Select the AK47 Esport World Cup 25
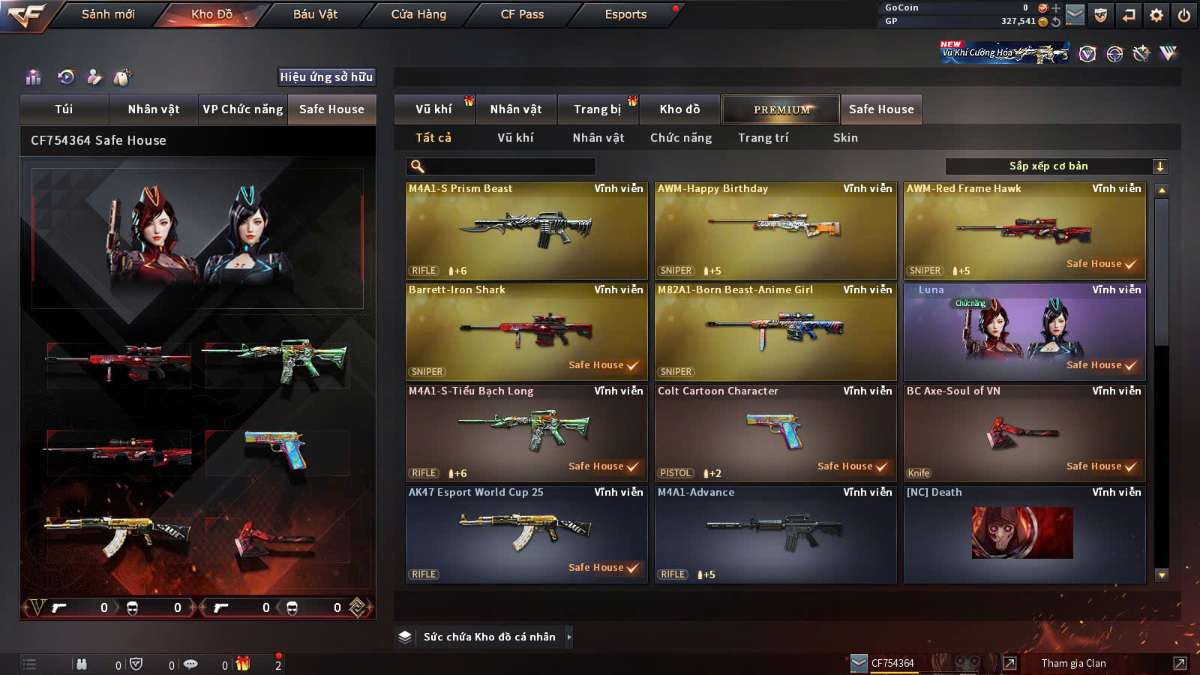This screenshot has height=675, width=1200. pyautogui.click(x=526, y=533)
